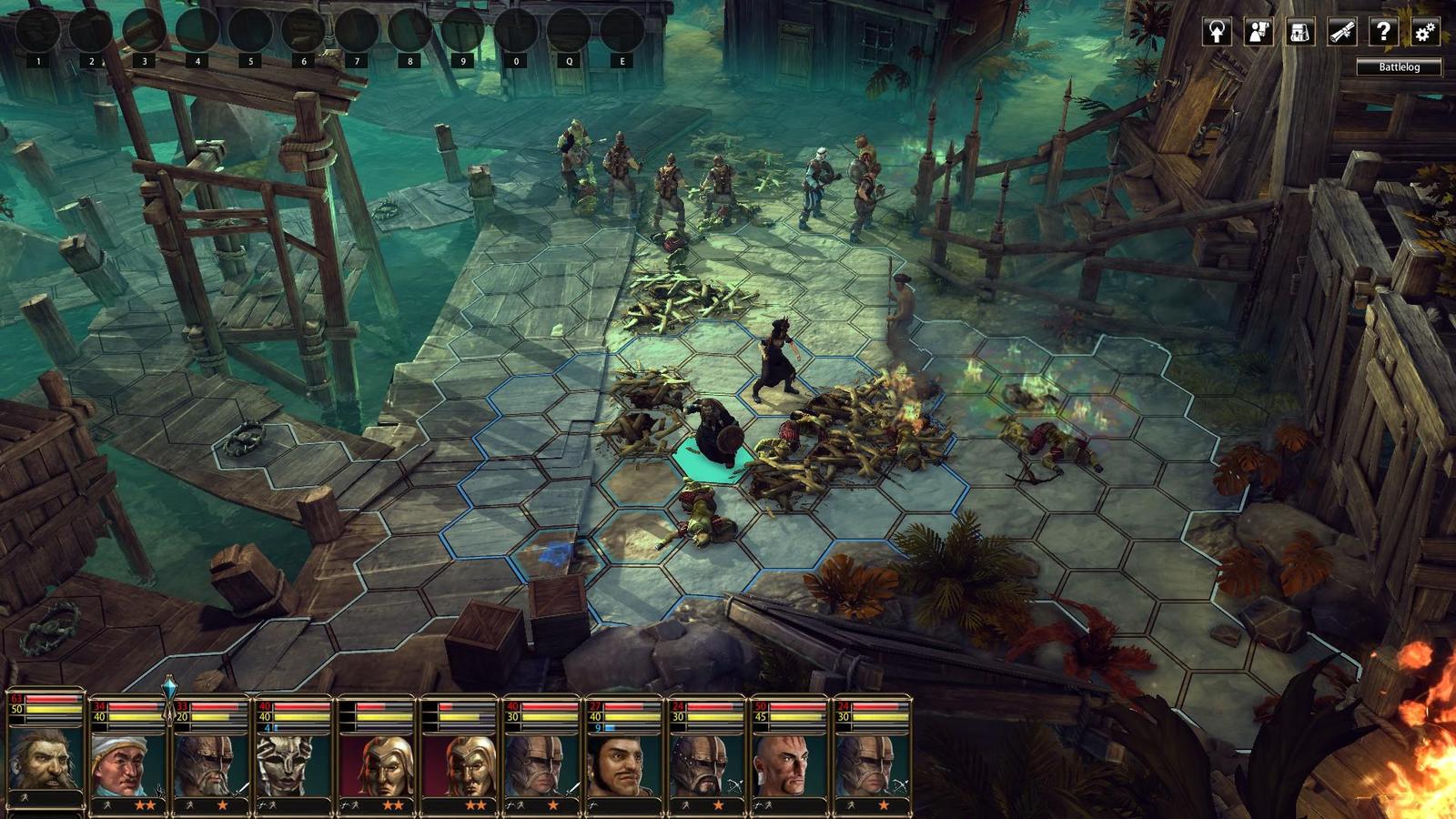Viewport: 1456px width, 819px height.
Task: Open the rolled scroll quest log
Action: (1341, 32)
